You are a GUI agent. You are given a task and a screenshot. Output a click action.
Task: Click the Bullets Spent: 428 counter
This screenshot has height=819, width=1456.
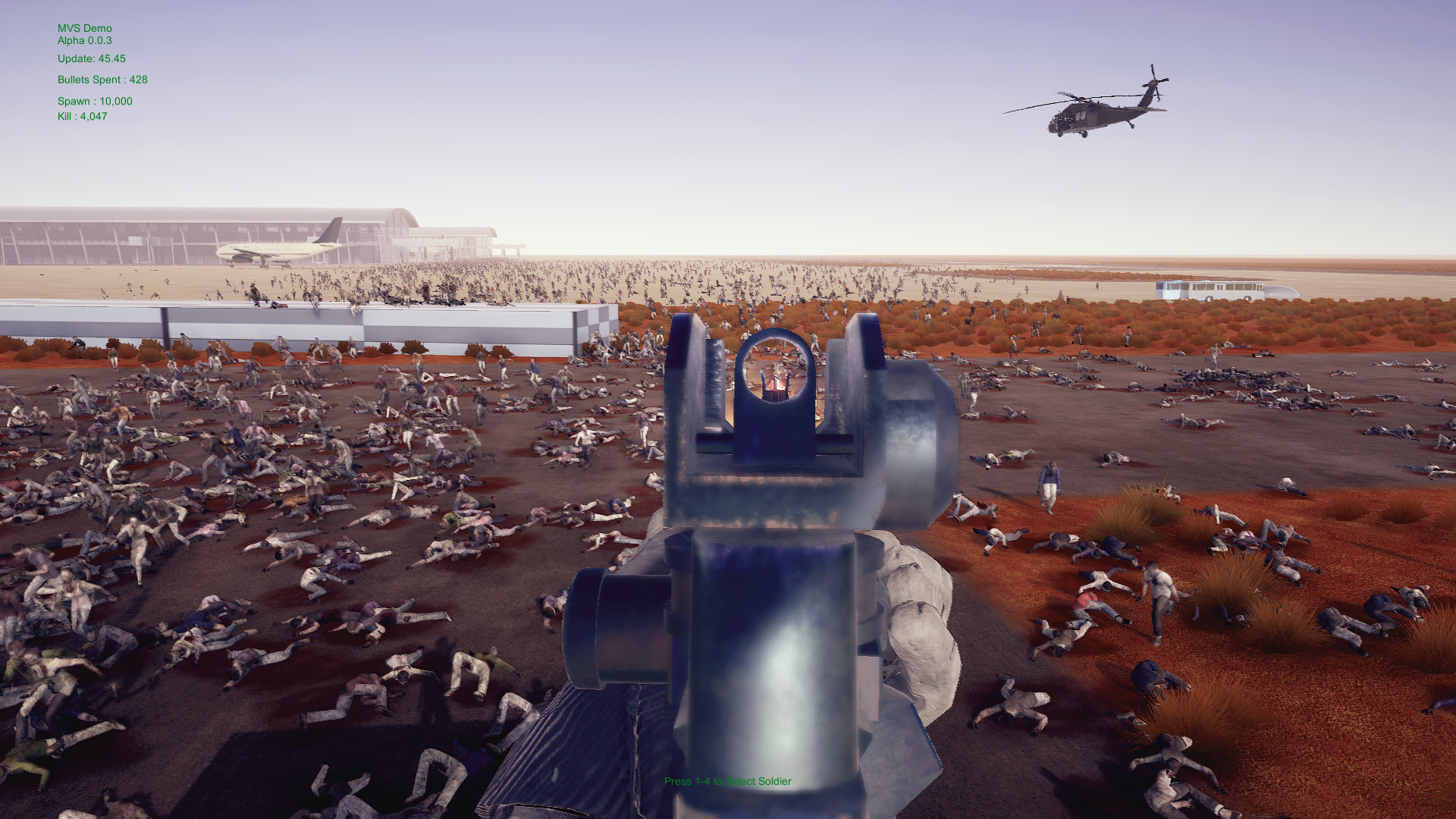click(102, 79)
